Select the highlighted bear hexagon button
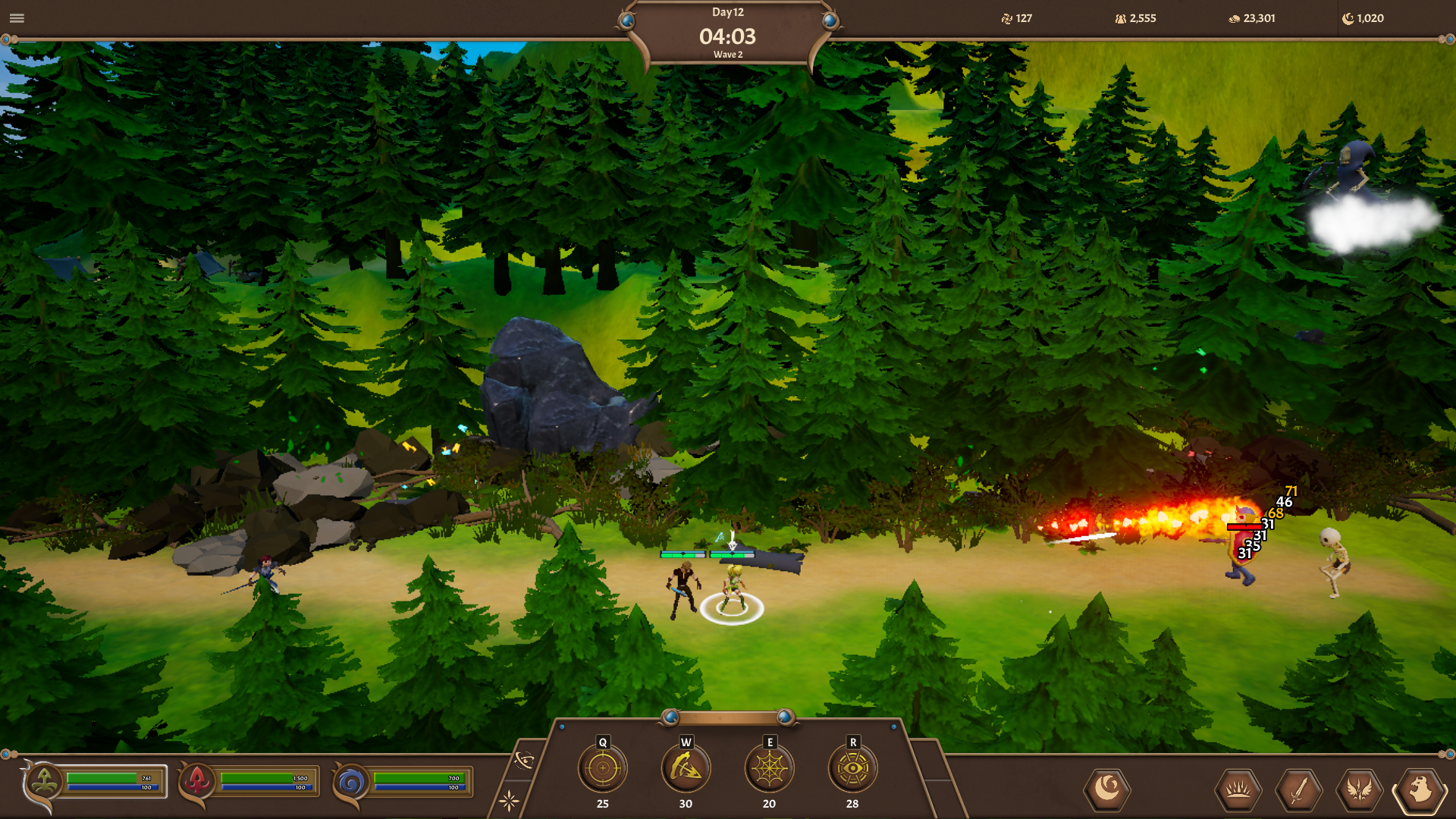The width and height of the screenshot is (1456, 819). tap(1420, 790)
